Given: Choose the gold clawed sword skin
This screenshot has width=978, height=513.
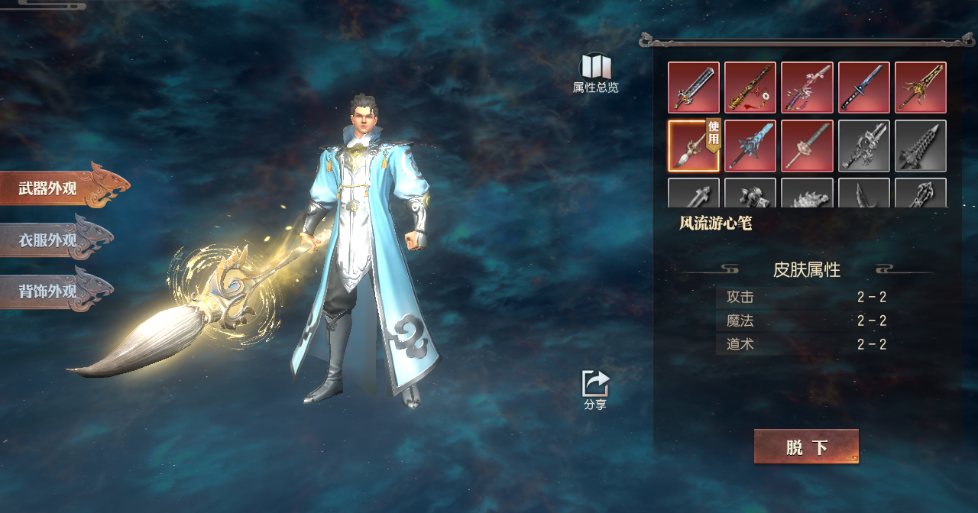Looking at the screenshot, I should point(920,88).
